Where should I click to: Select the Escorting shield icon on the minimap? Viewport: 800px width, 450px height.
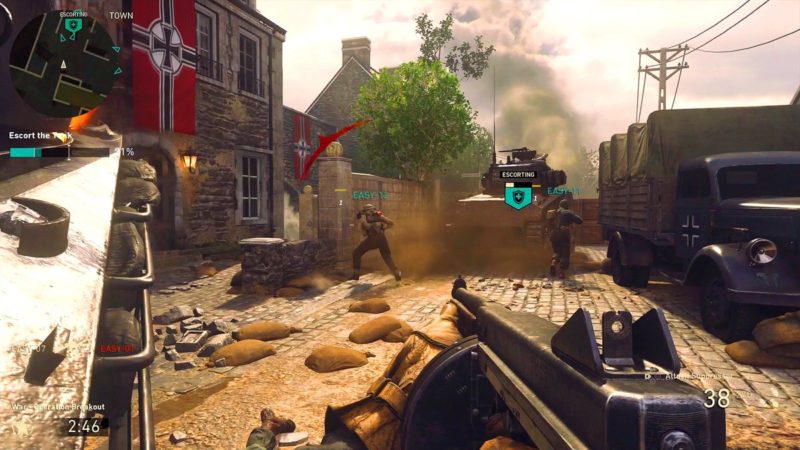tap(73, 25)
